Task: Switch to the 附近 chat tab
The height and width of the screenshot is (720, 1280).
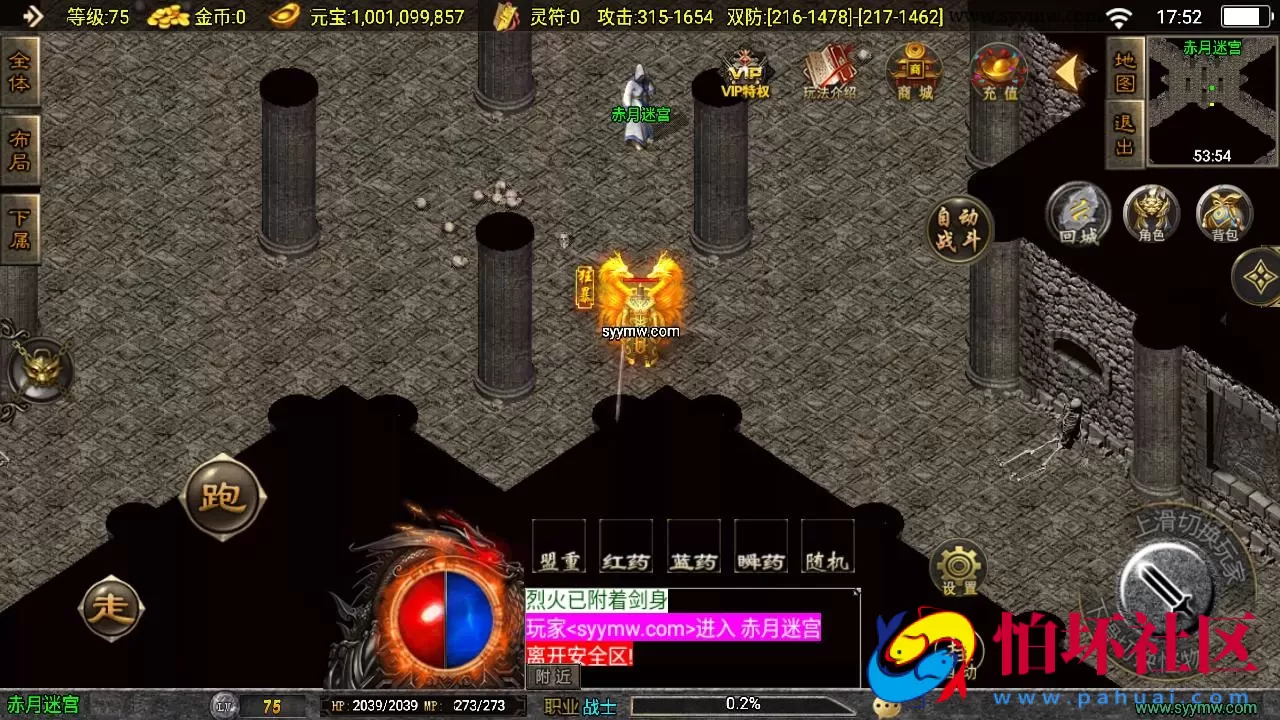Action: (x=552, y=677)
